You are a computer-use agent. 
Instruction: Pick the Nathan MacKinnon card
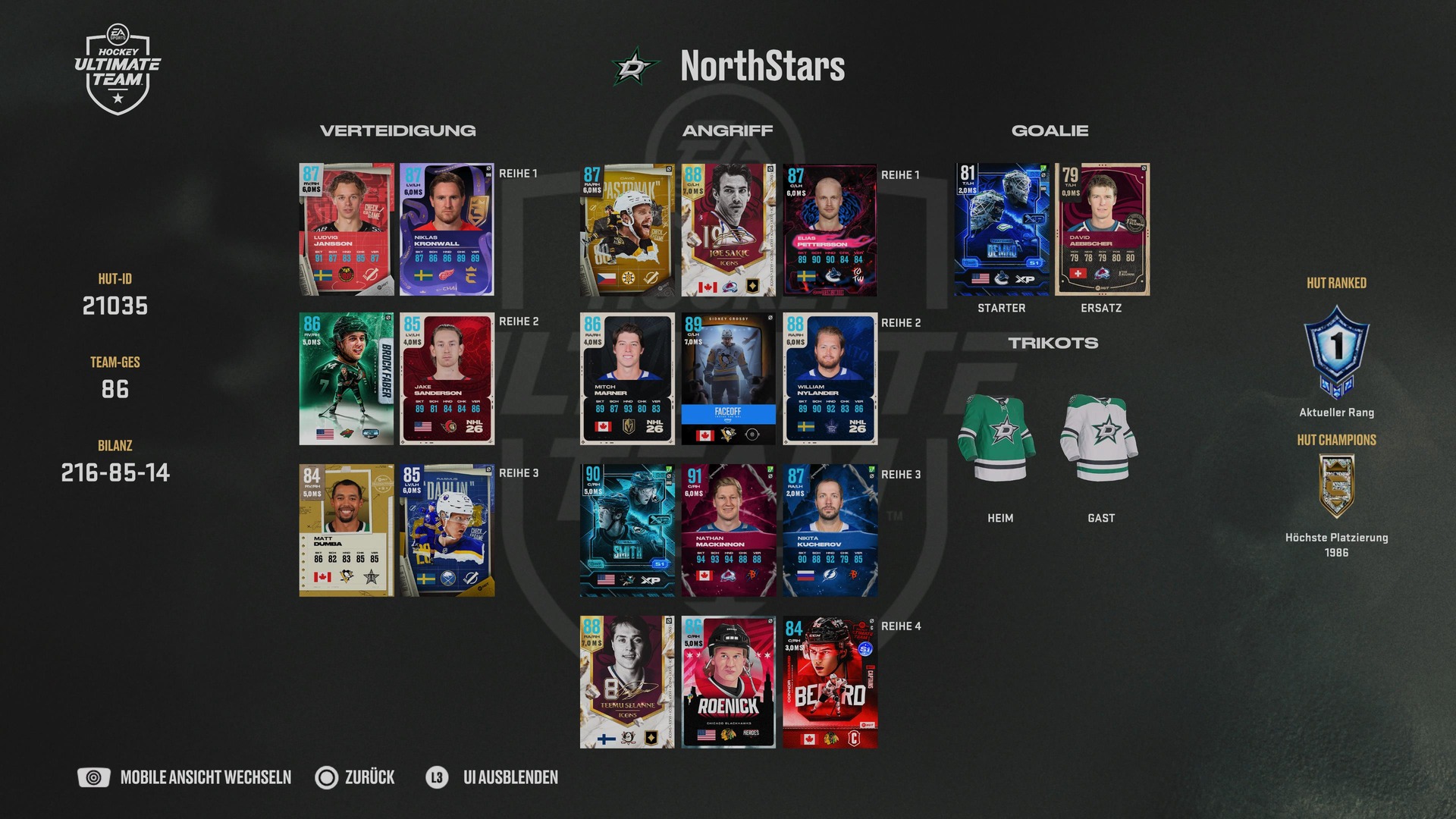[728, 531]
